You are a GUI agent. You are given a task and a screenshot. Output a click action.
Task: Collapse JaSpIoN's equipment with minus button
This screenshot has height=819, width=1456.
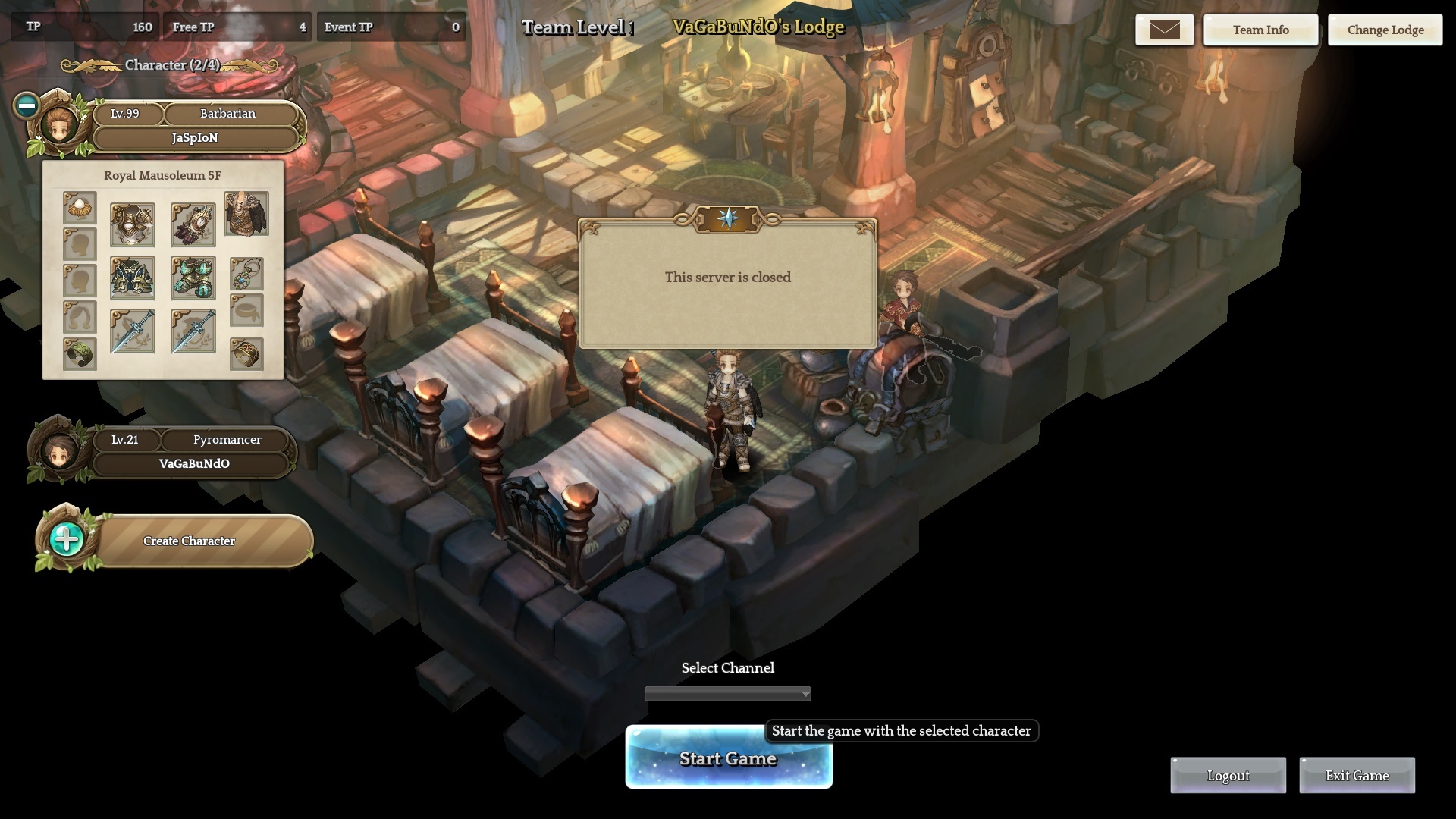pyautogui.click(x=27, y=105)
